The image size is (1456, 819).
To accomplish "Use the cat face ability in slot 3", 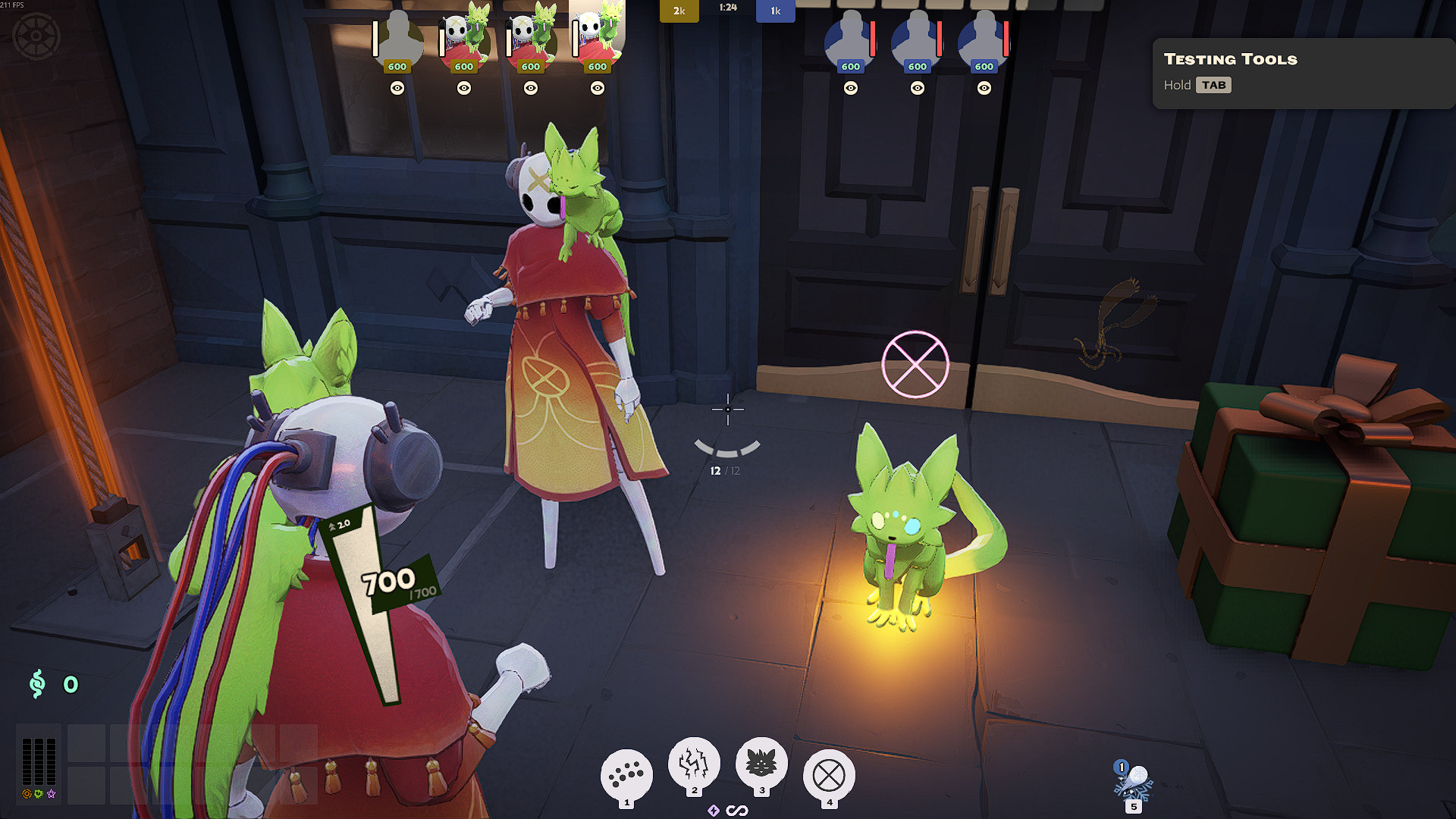I will 761,762.
